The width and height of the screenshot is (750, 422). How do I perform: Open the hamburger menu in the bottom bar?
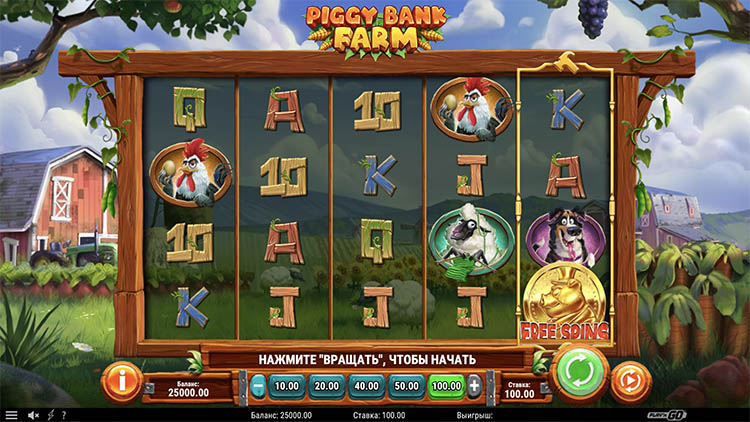(11, 415)
